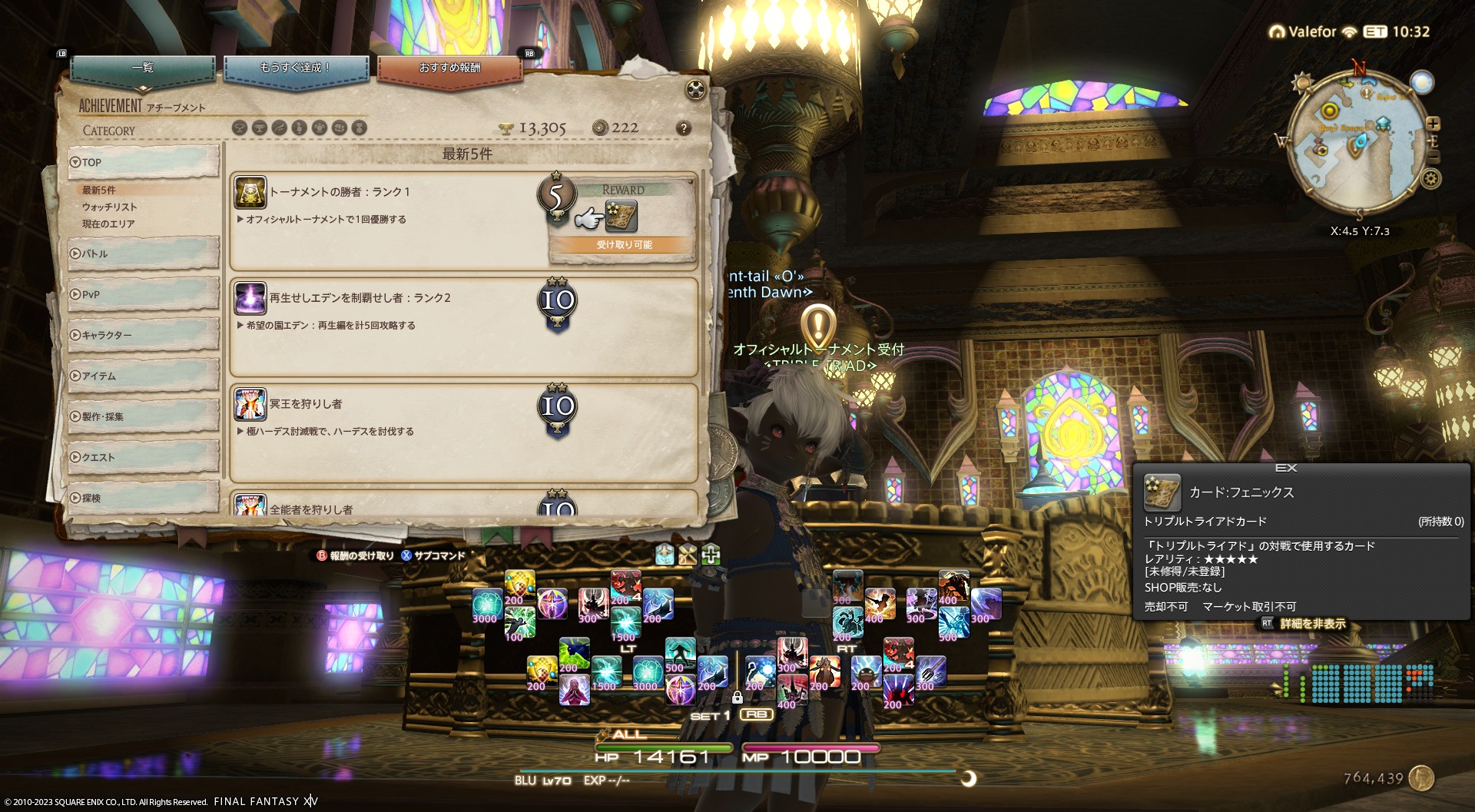
Task: Expand the バトル category
Action: pos(143,254)
